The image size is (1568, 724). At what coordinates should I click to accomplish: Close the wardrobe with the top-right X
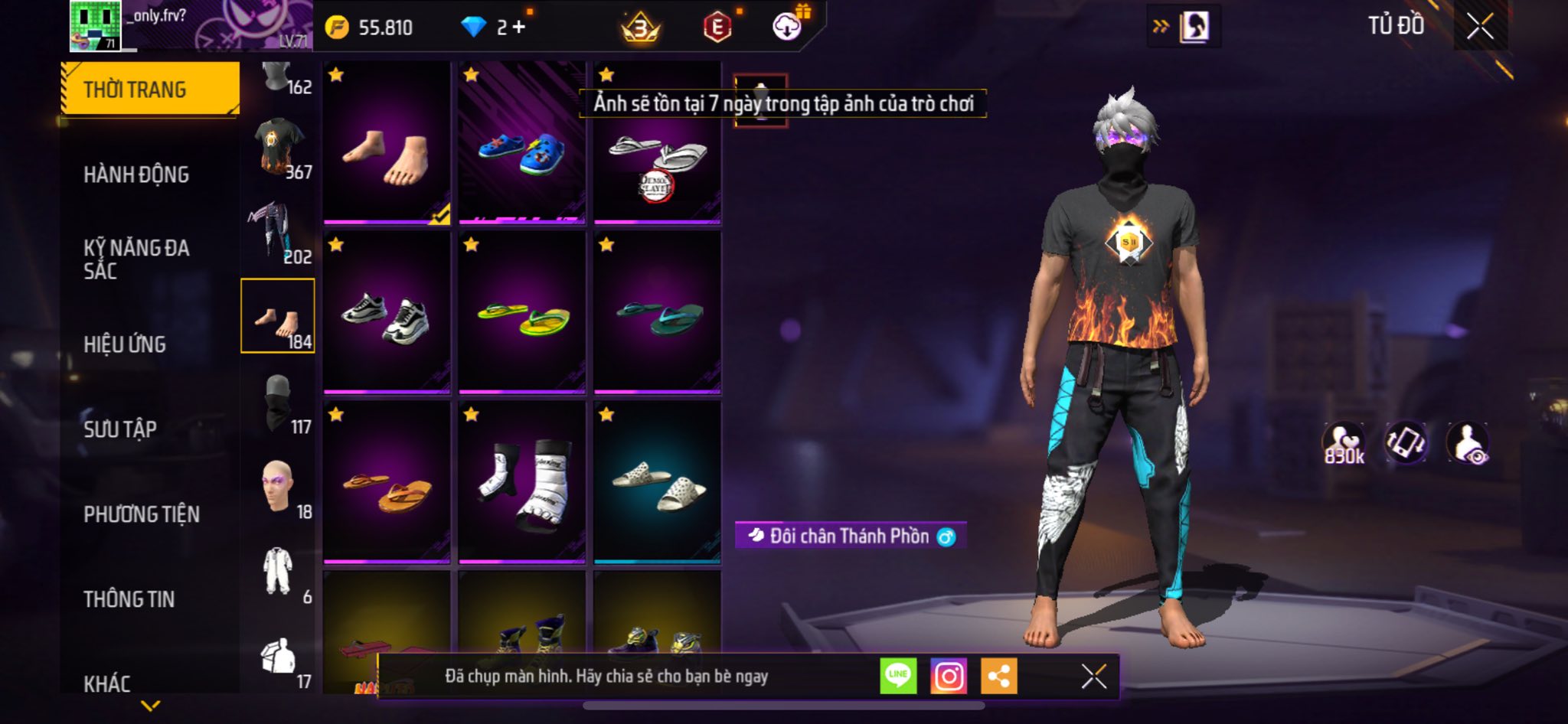click(x=1480, y=27)
